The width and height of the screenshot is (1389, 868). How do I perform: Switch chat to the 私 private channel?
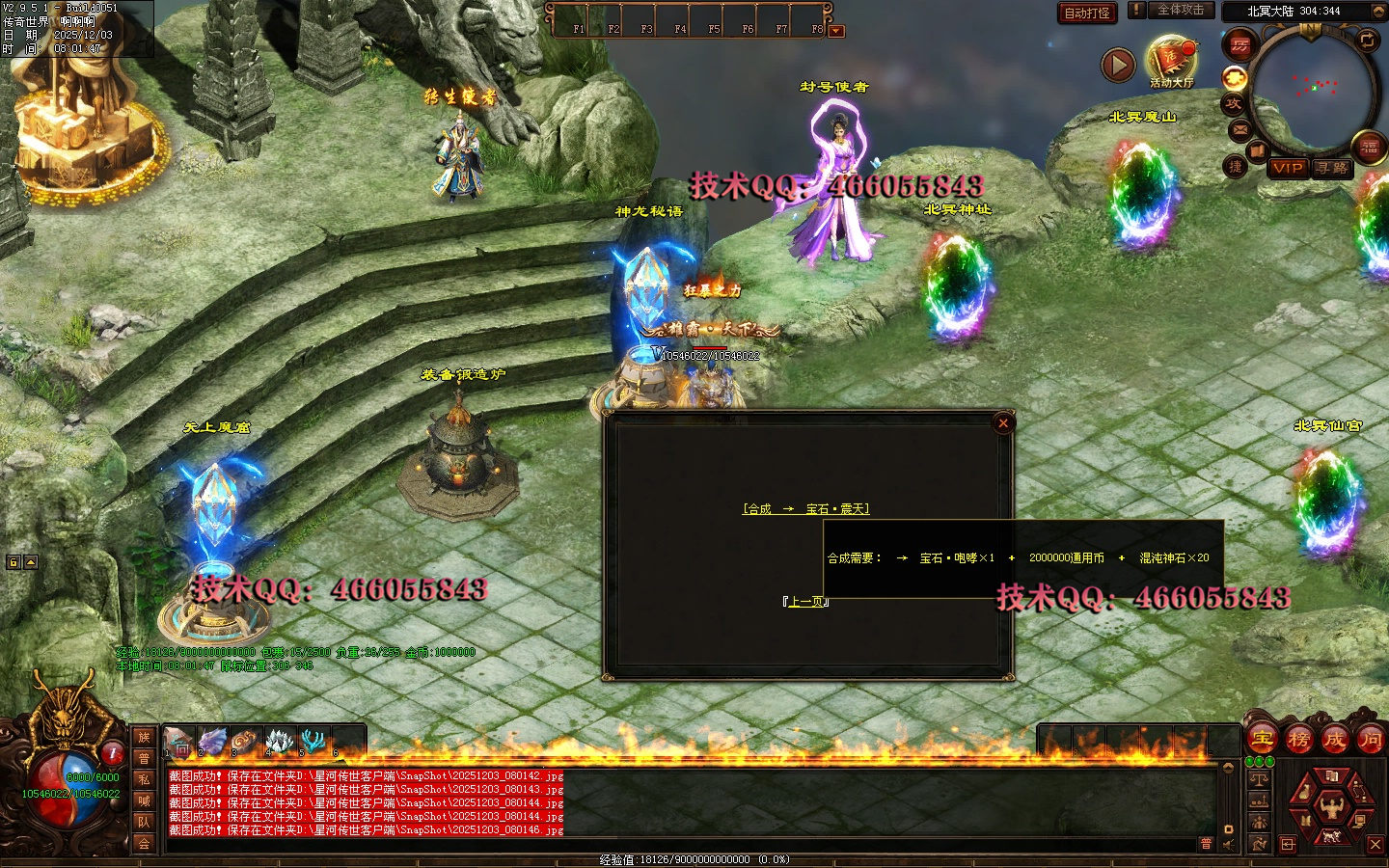(x=144, y=779)
